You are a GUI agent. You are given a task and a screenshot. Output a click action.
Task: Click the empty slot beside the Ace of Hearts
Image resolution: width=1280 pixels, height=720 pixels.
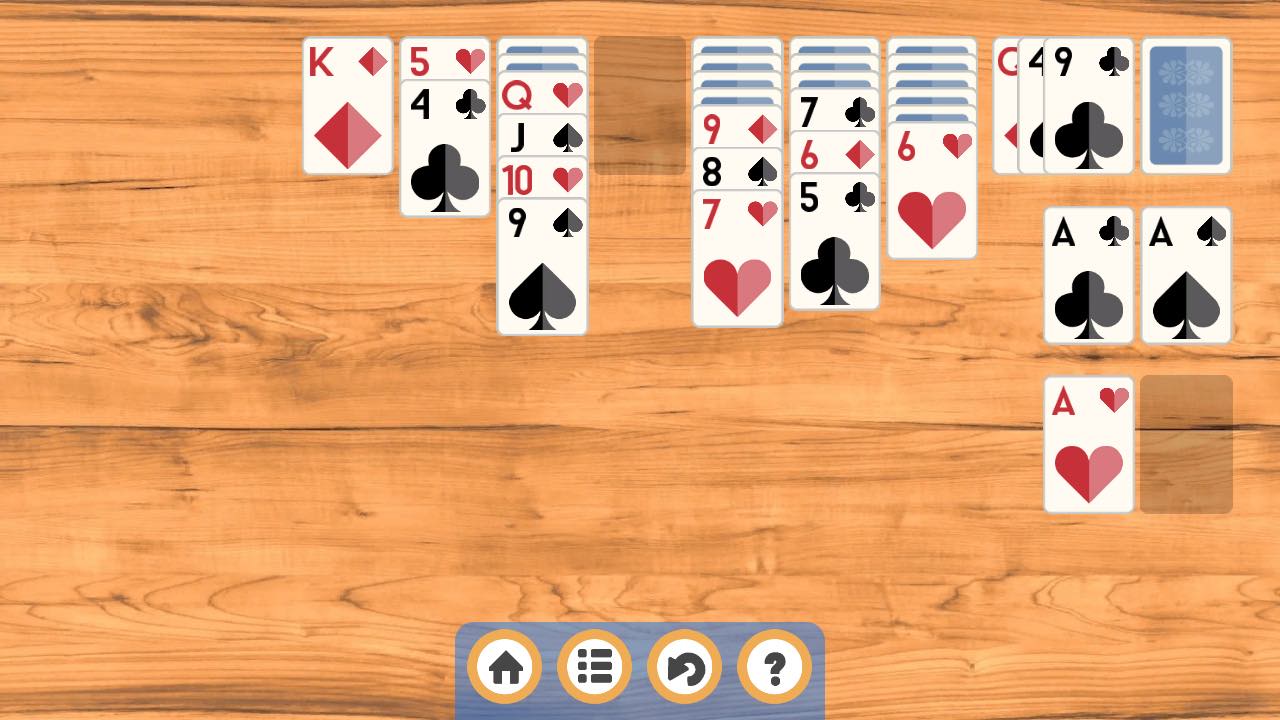(1187, 443)
